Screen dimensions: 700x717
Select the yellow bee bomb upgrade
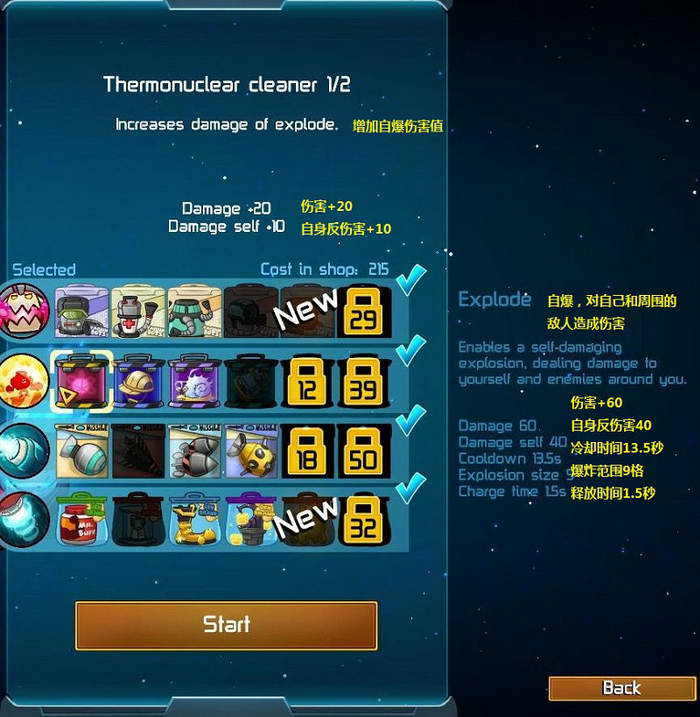(250, 449)
